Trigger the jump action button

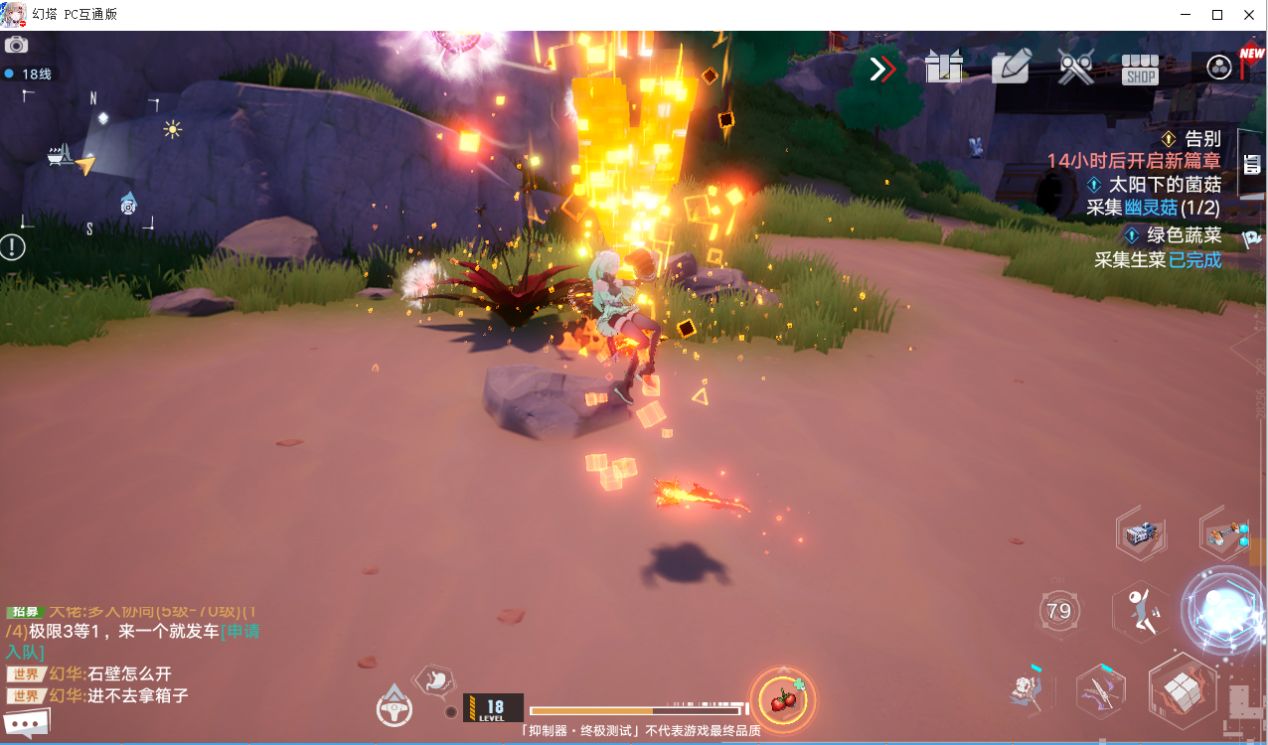coord(1142,611)
